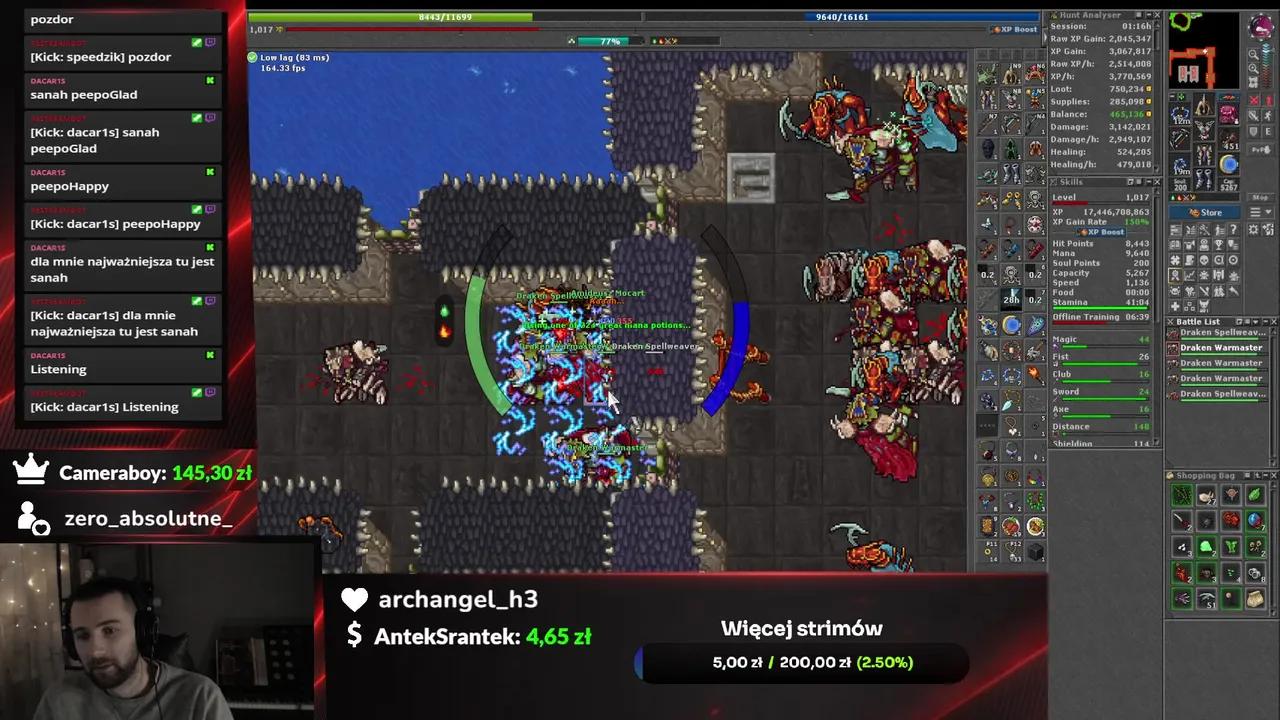This screenshot has height=720, width=1280.
Task: Open the hamburger main menu
Action: click(x=1256, y=212)
